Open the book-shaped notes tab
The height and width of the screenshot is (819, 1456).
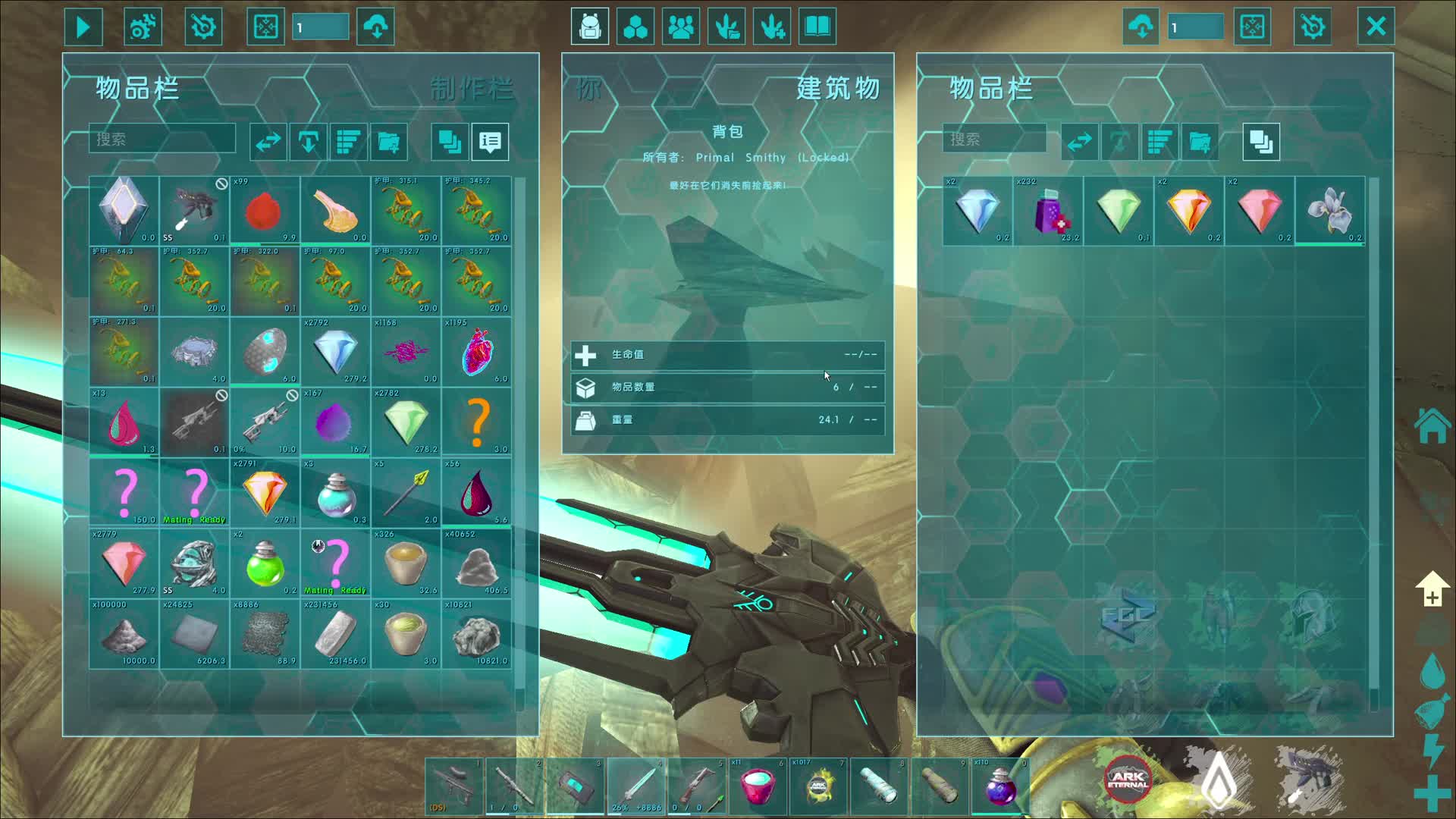[x=817, y=27]
